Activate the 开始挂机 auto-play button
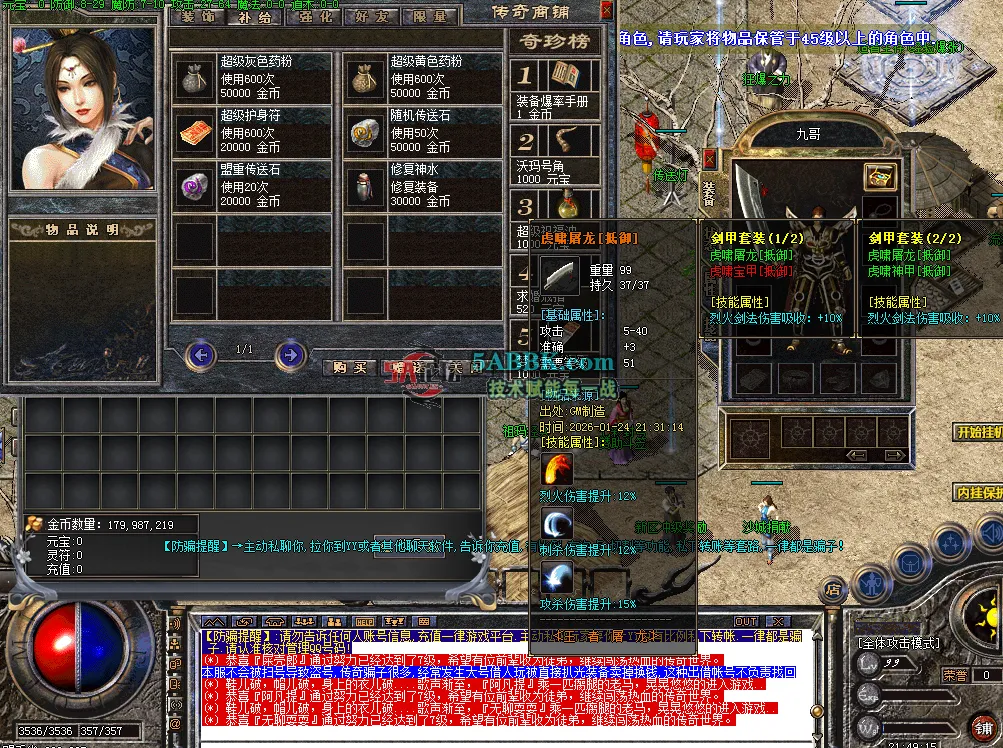 977,432
